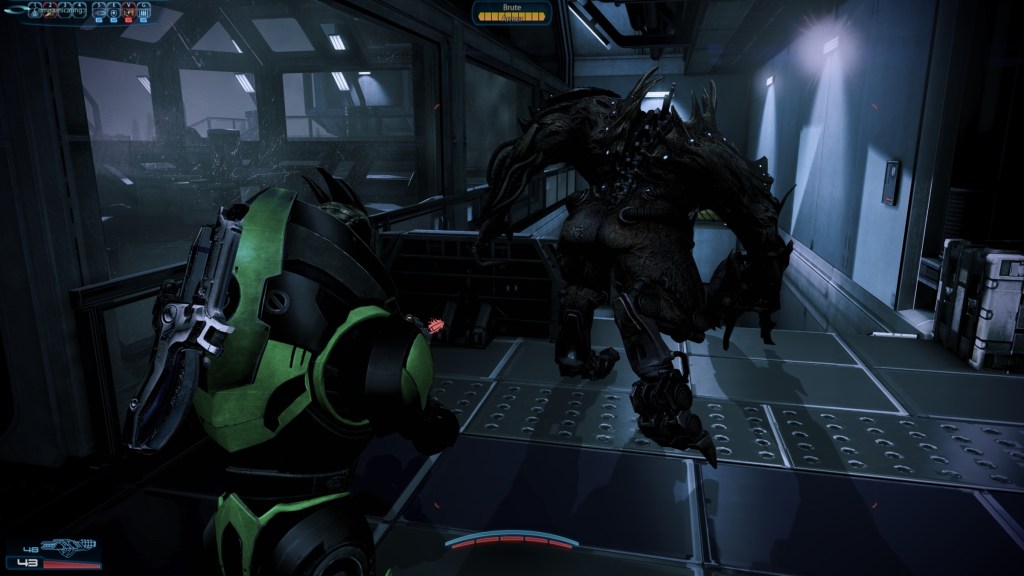
Task: Select the barred-icon power in slot G
Action: pyautogui.click(x=143, y=11)
